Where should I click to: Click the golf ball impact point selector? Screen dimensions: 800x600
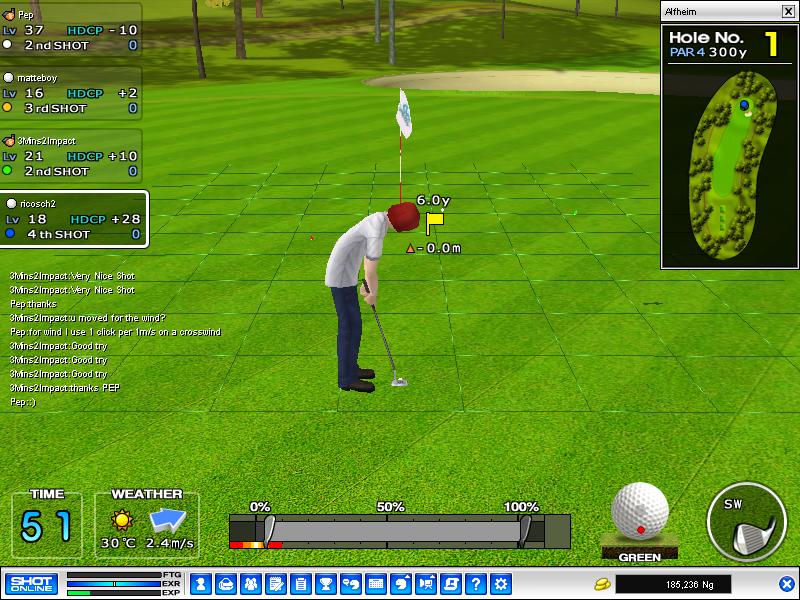pos(639,510)
